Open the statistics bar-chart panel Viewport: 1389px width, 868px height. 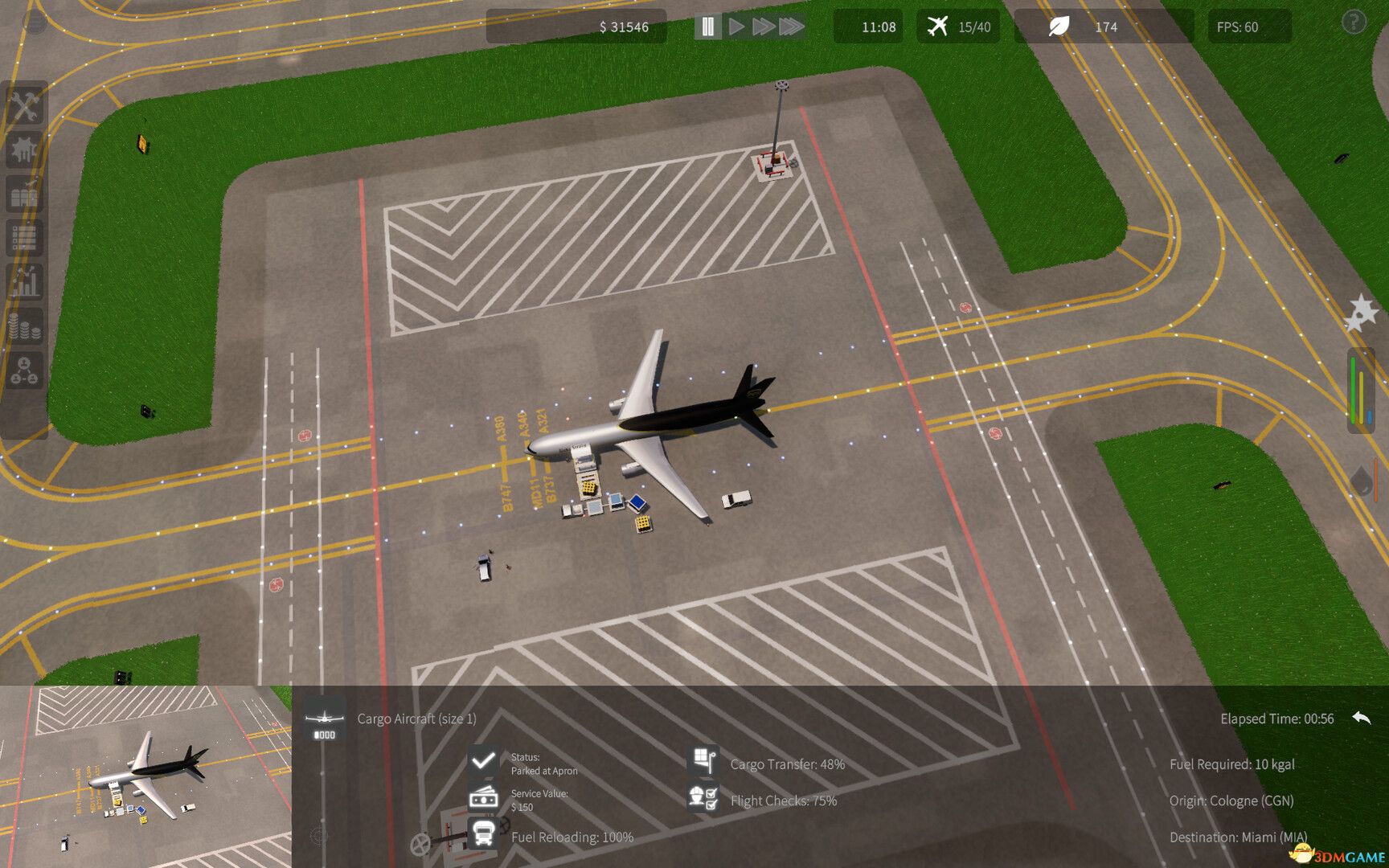point(25,281)
